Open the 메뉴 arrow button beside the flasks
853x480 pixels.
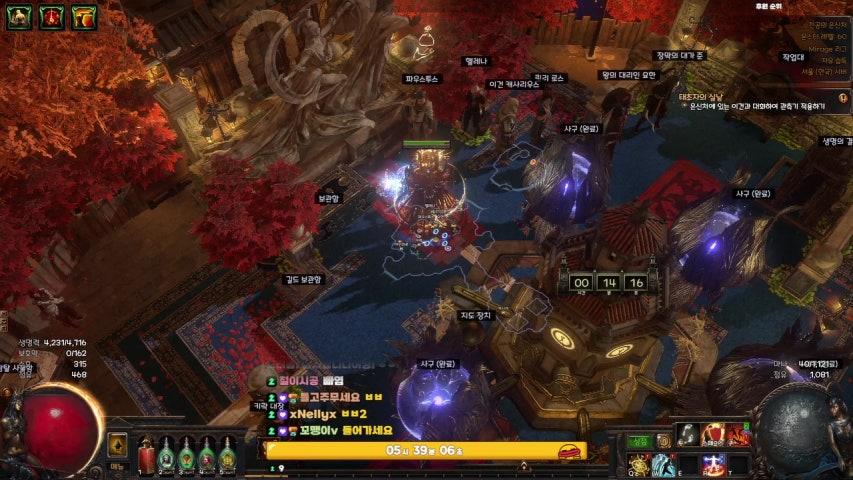point(118,446)
